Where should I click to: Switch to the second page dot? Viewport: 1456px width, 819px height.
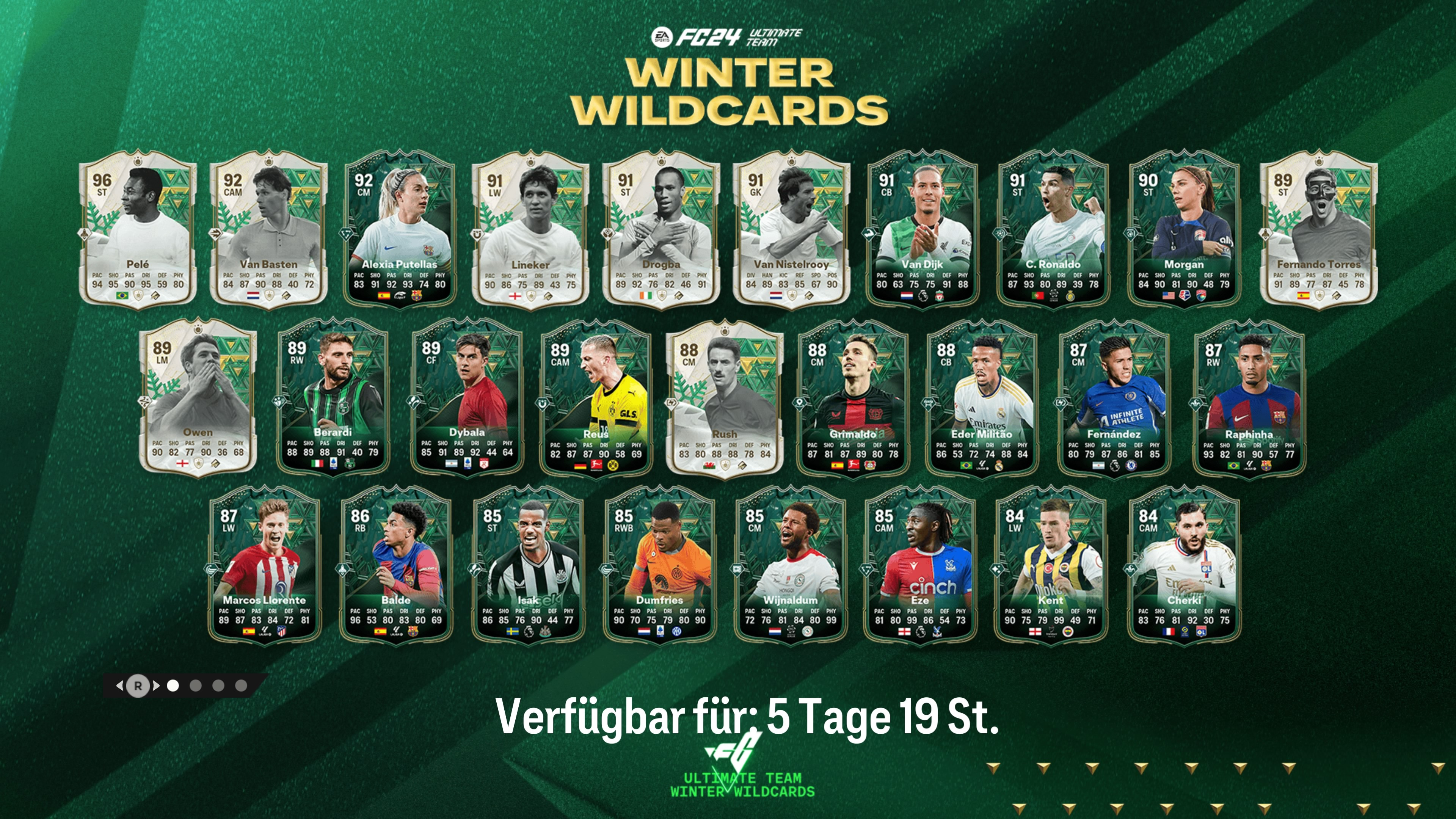tap(196, 686)
